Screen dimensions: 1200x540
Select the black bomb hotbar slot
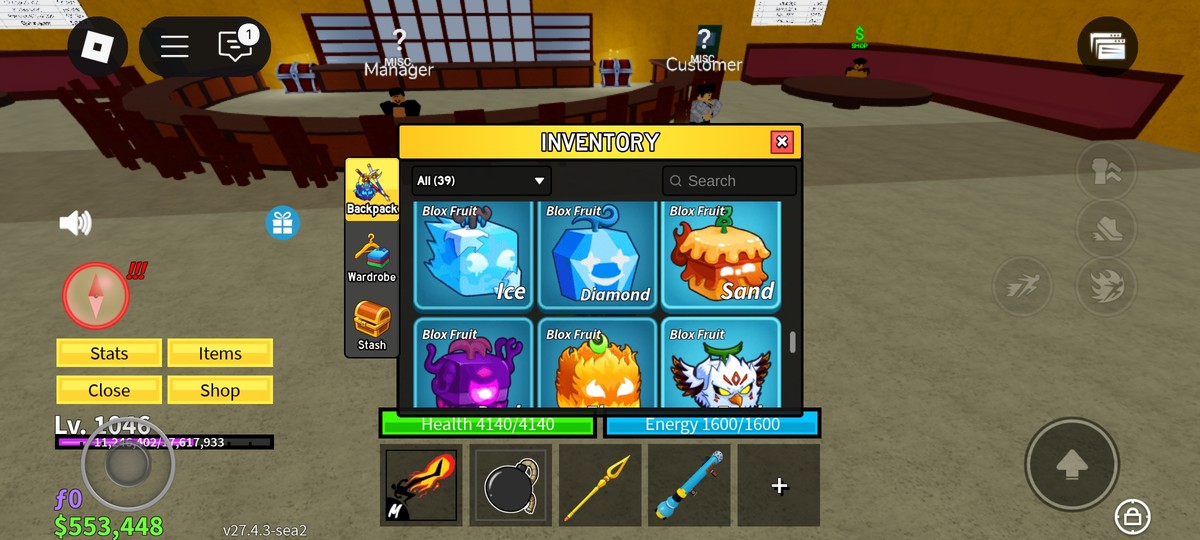510,485
